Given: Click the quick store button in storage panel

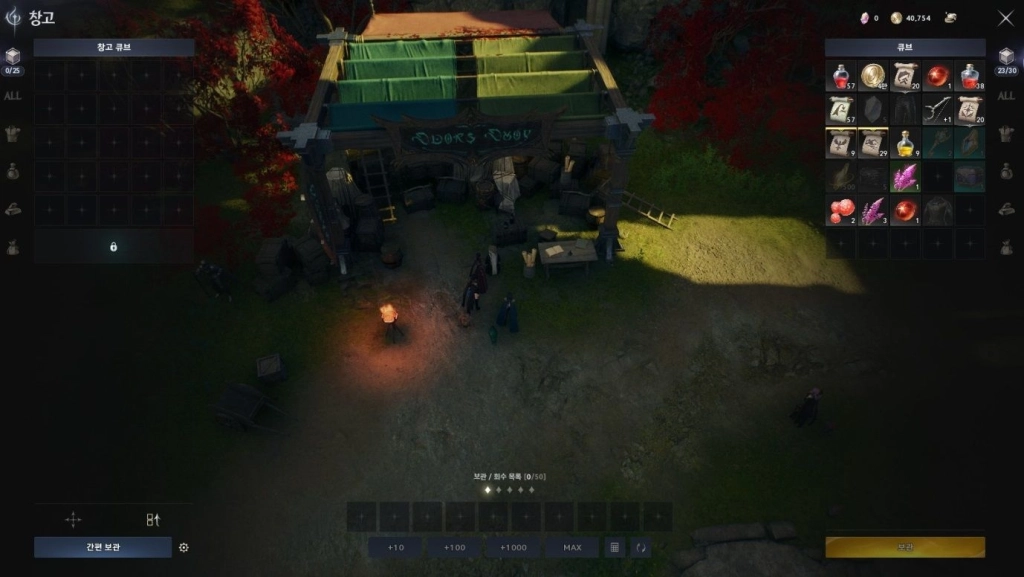Looking at the screenshot, I should click(x=103, y=547).
